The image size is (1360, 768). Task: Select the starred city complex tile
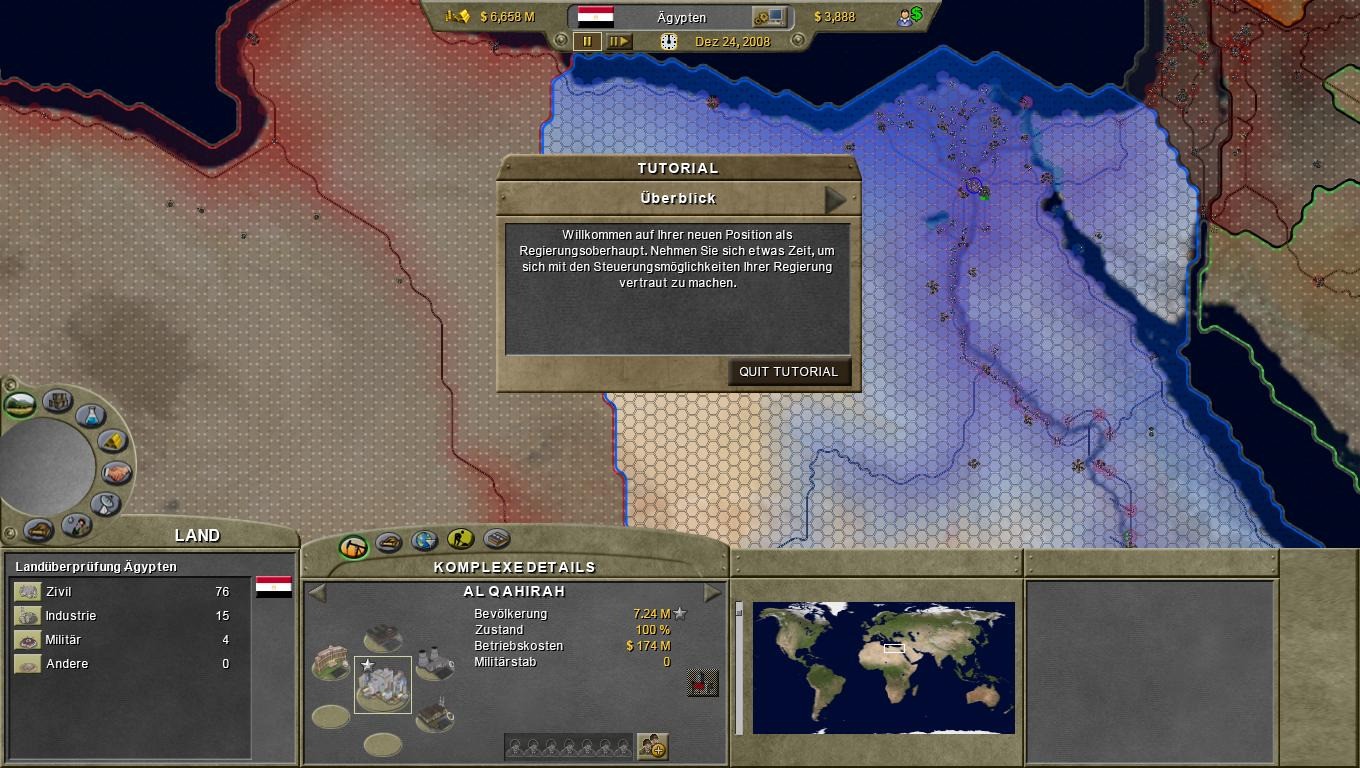click(383, 685)
